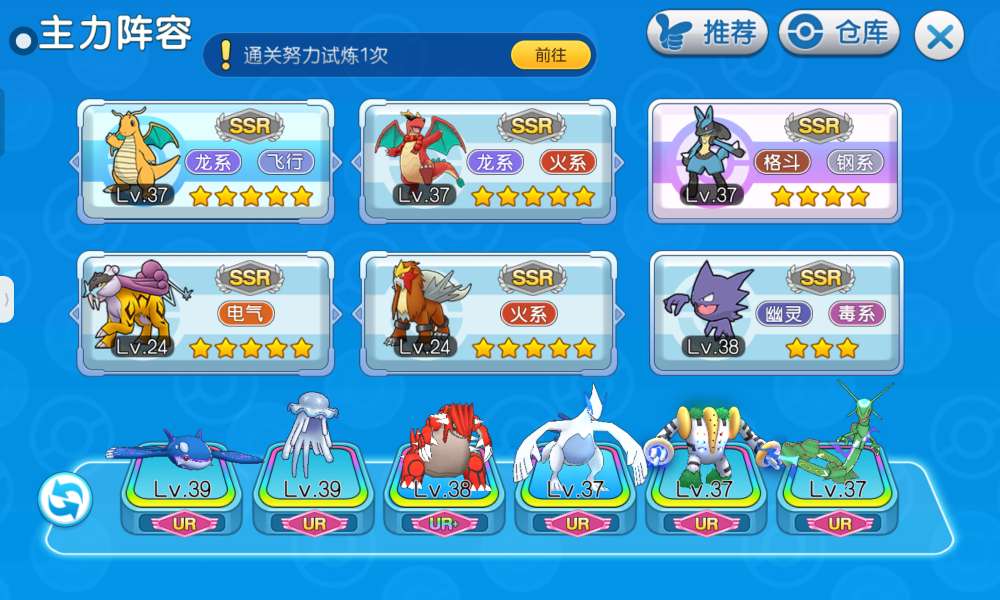The height and width of the screenshot is (600, 1000).
Task: Select the Rayquaza UR slot
Action: (838, 490)
